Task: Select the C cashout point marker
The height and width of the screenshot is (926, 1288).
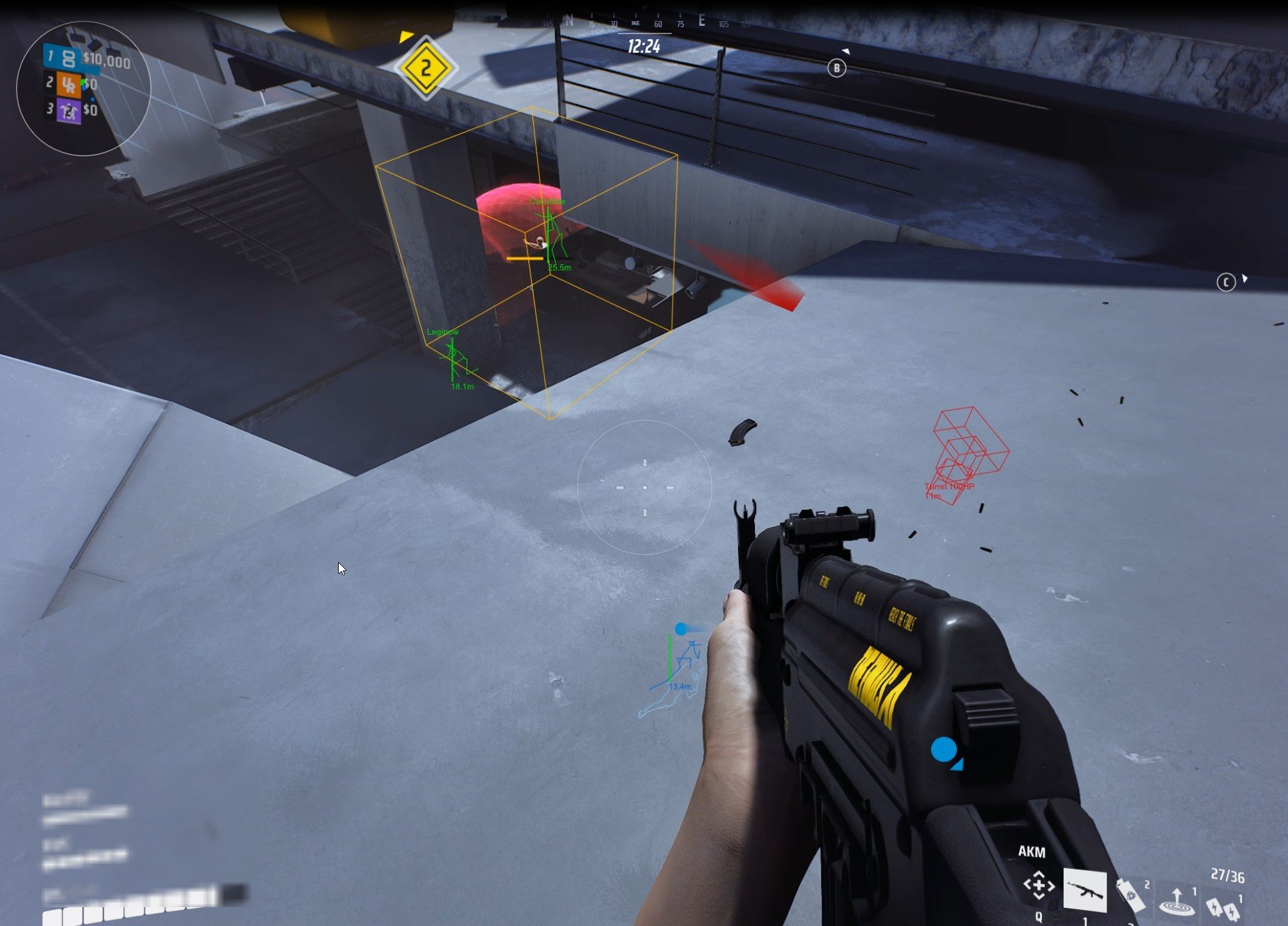Action: (x=1226, y=282)
